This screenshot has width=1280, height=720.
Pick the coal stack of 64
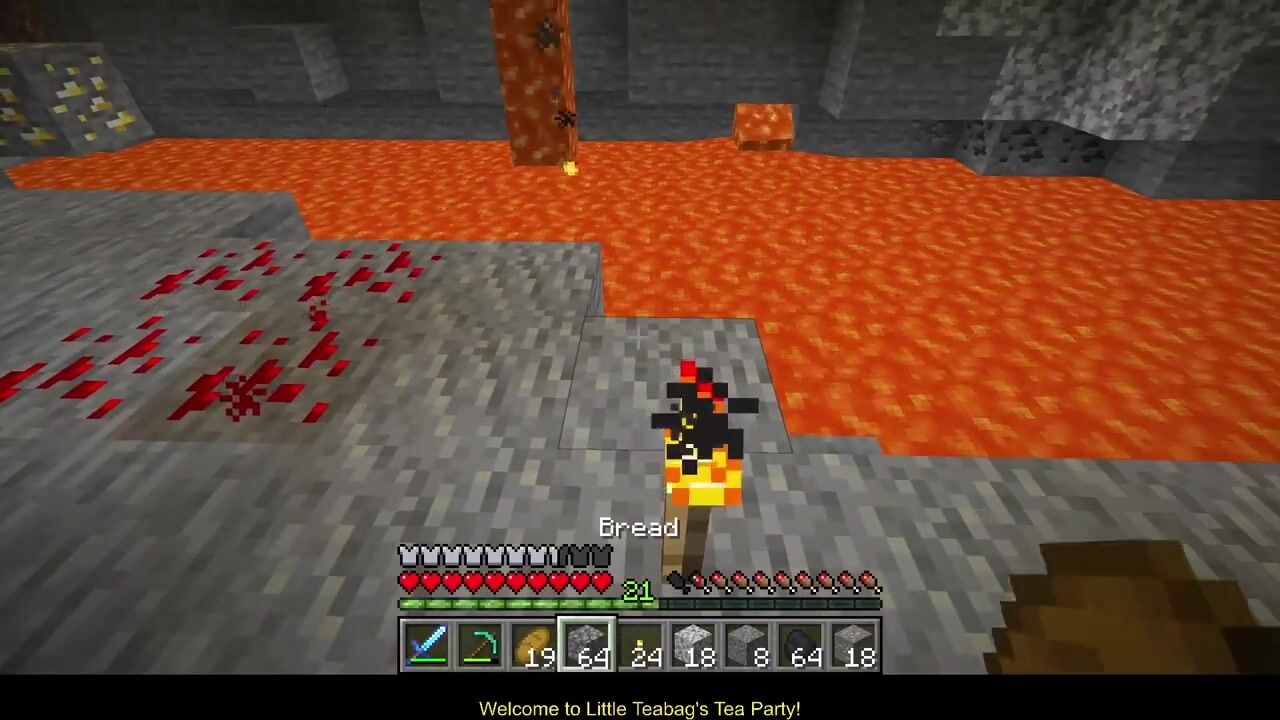pyautogui.click(x=801, y=645)
